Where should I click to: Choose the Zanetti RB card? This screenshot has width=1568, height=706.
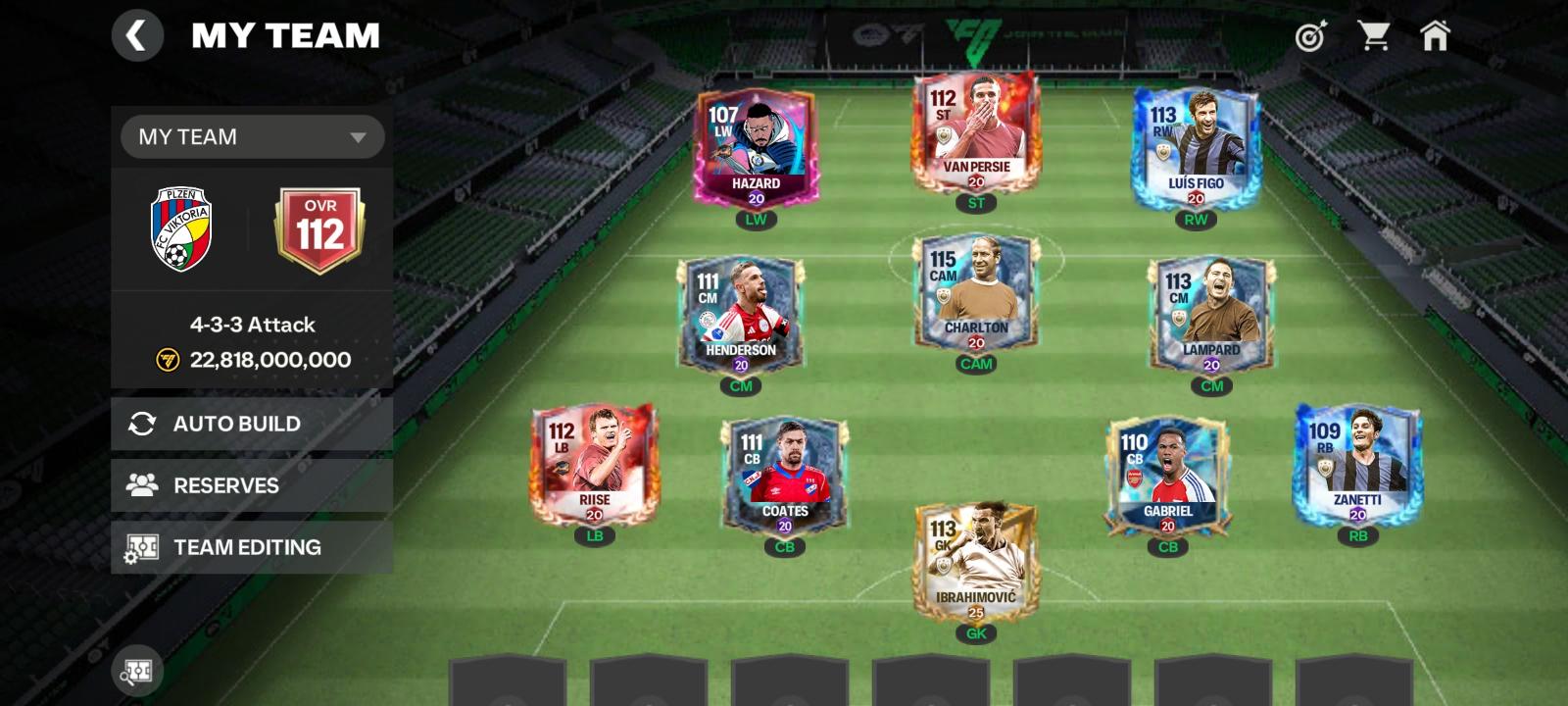1357,463
